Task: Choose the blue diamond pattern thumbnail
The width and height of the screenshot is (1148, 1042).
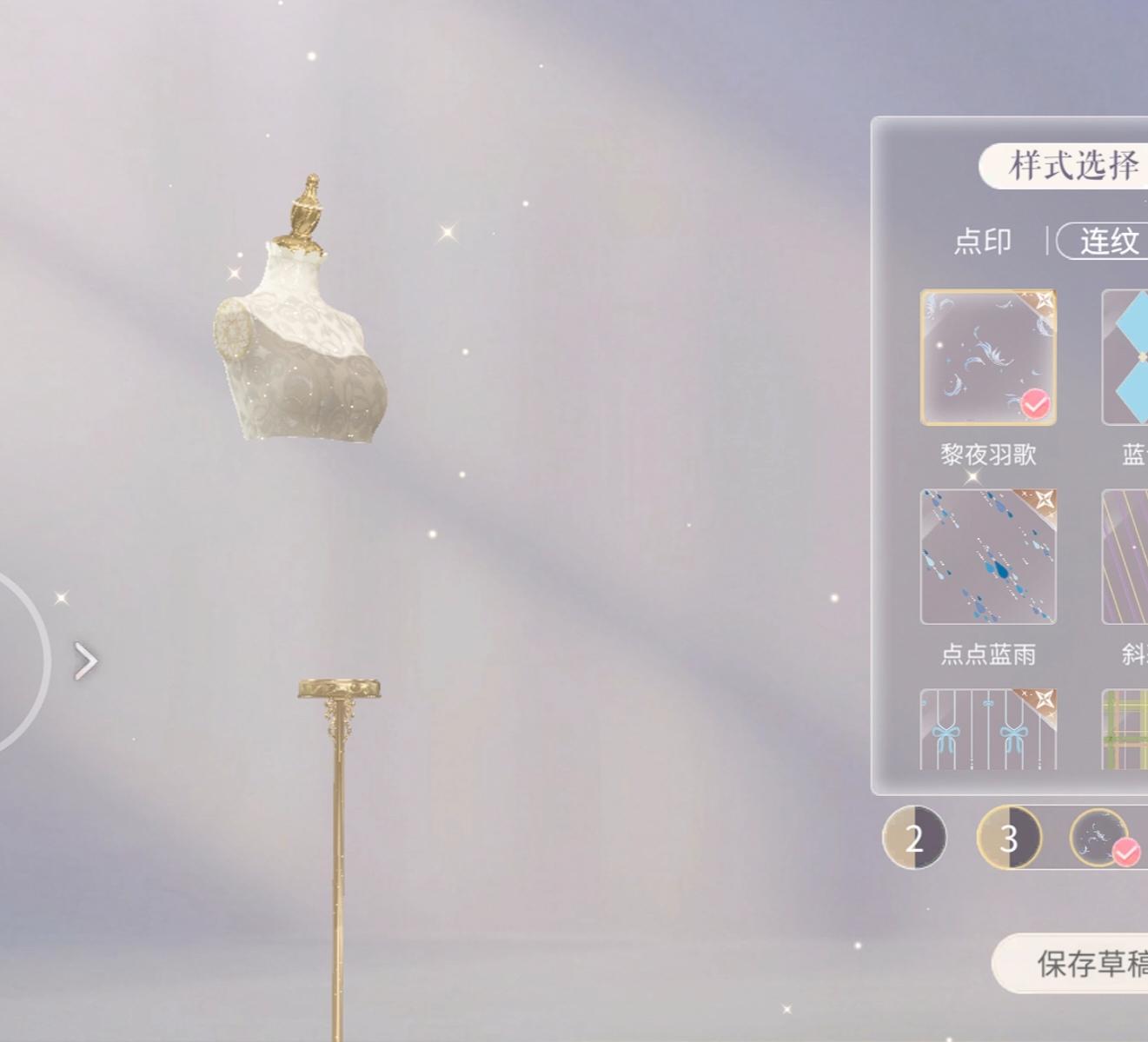Action: (x=1125, y=356)
